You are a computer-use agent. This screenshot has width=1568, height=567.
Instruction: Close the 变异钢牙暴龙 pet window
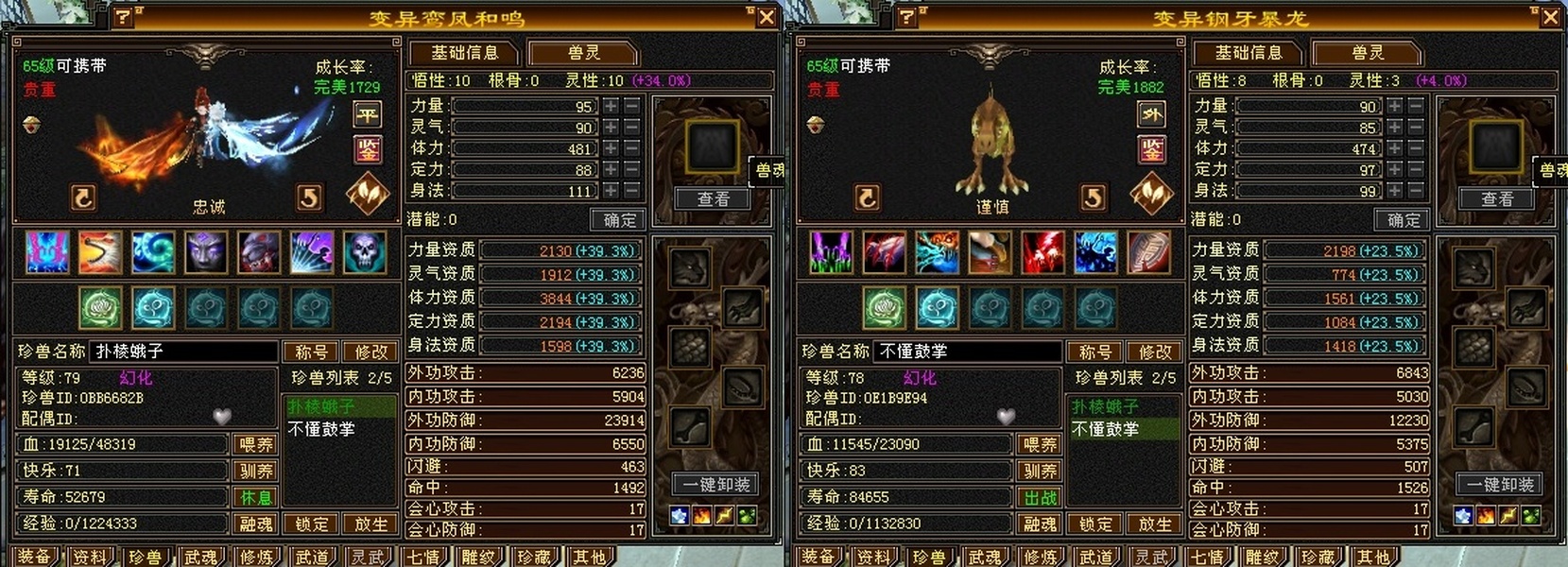click(x=1550, y=17)
